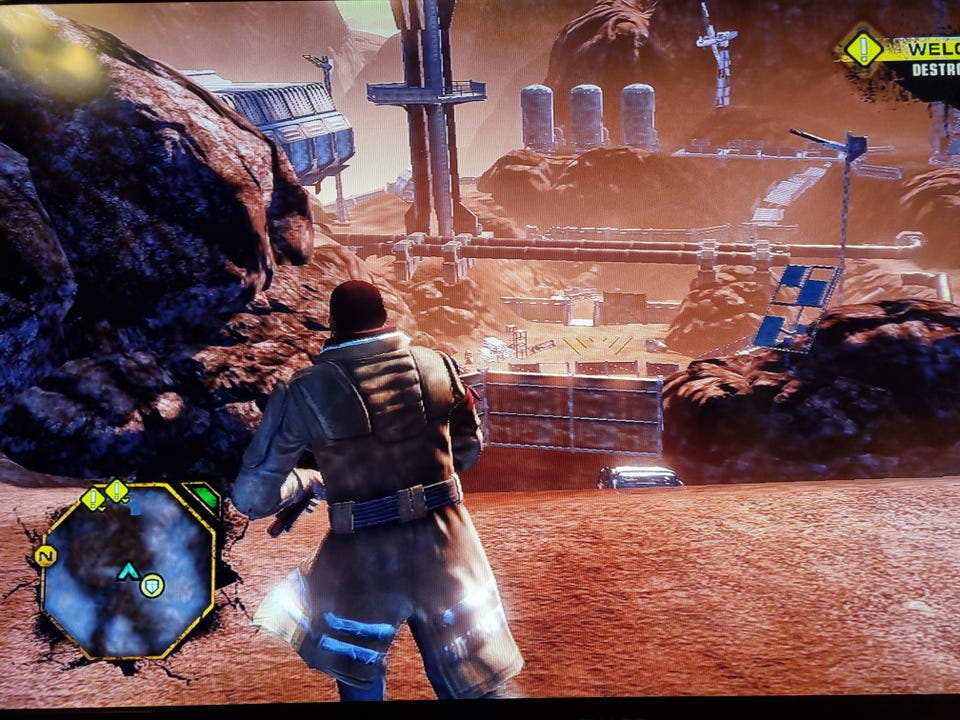Click the N compass marker on minimap

tap(45, 556)
